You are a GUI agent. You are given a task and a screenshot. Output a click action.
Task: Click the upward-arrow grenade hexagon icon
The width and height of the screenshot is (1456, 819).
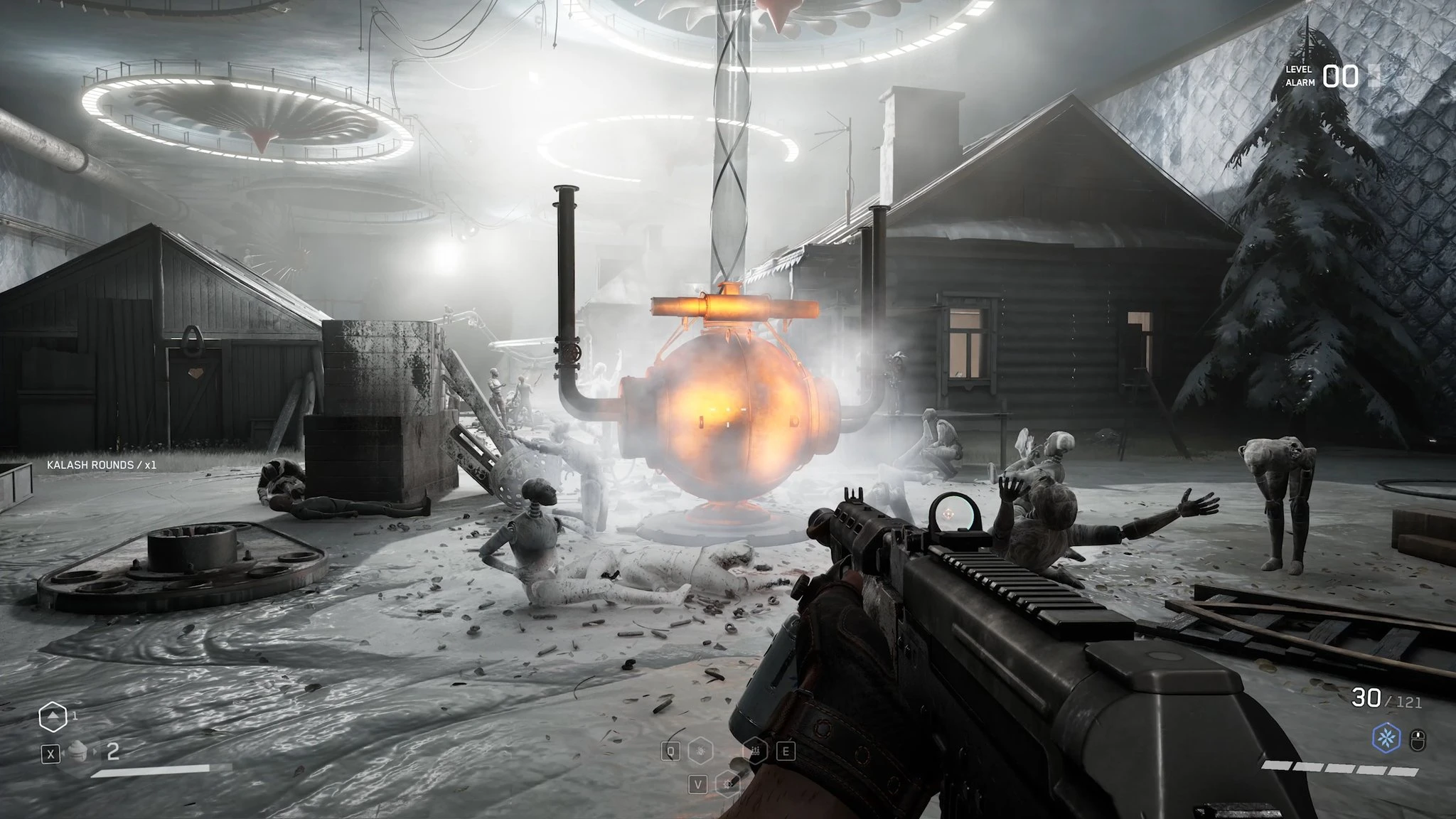pos(53,717)
